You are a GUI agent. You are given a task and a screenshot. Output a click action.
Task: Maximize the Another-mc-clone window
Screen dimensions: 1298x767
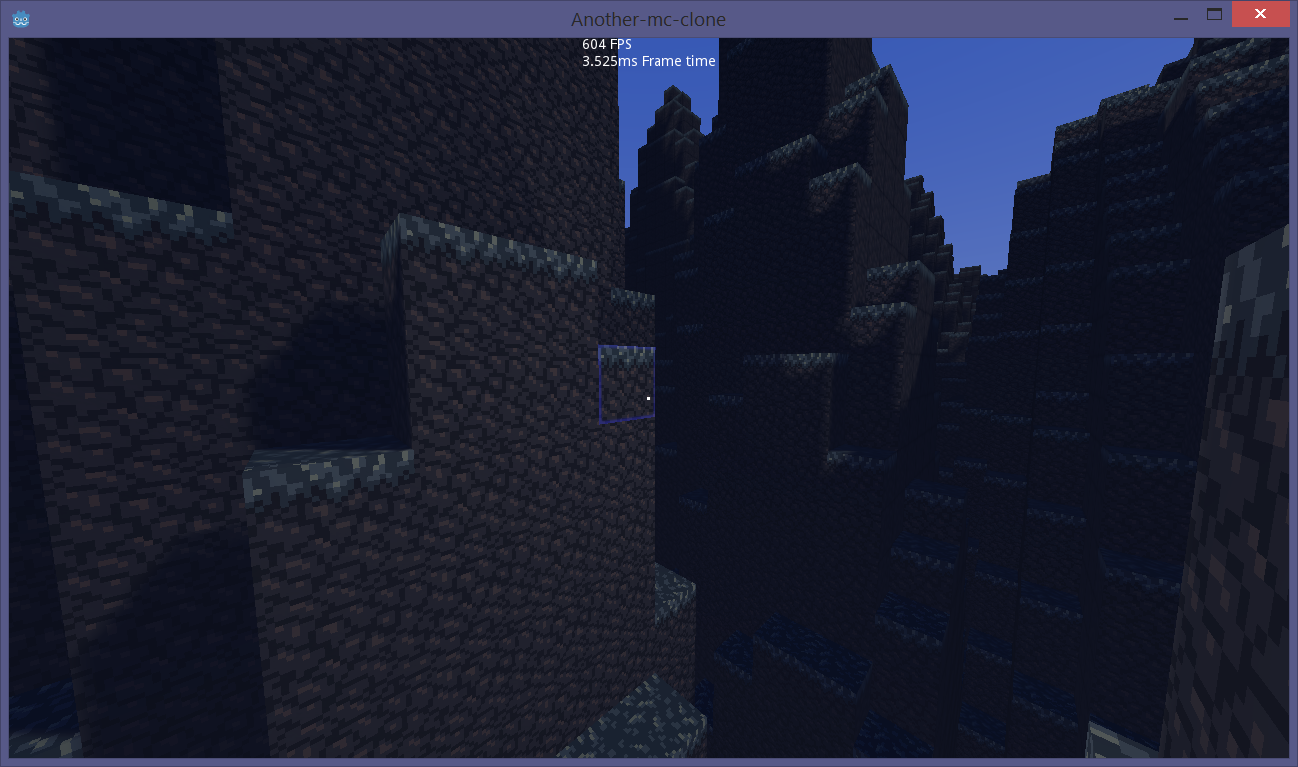pyautogui.click(x=1214, y=15)
